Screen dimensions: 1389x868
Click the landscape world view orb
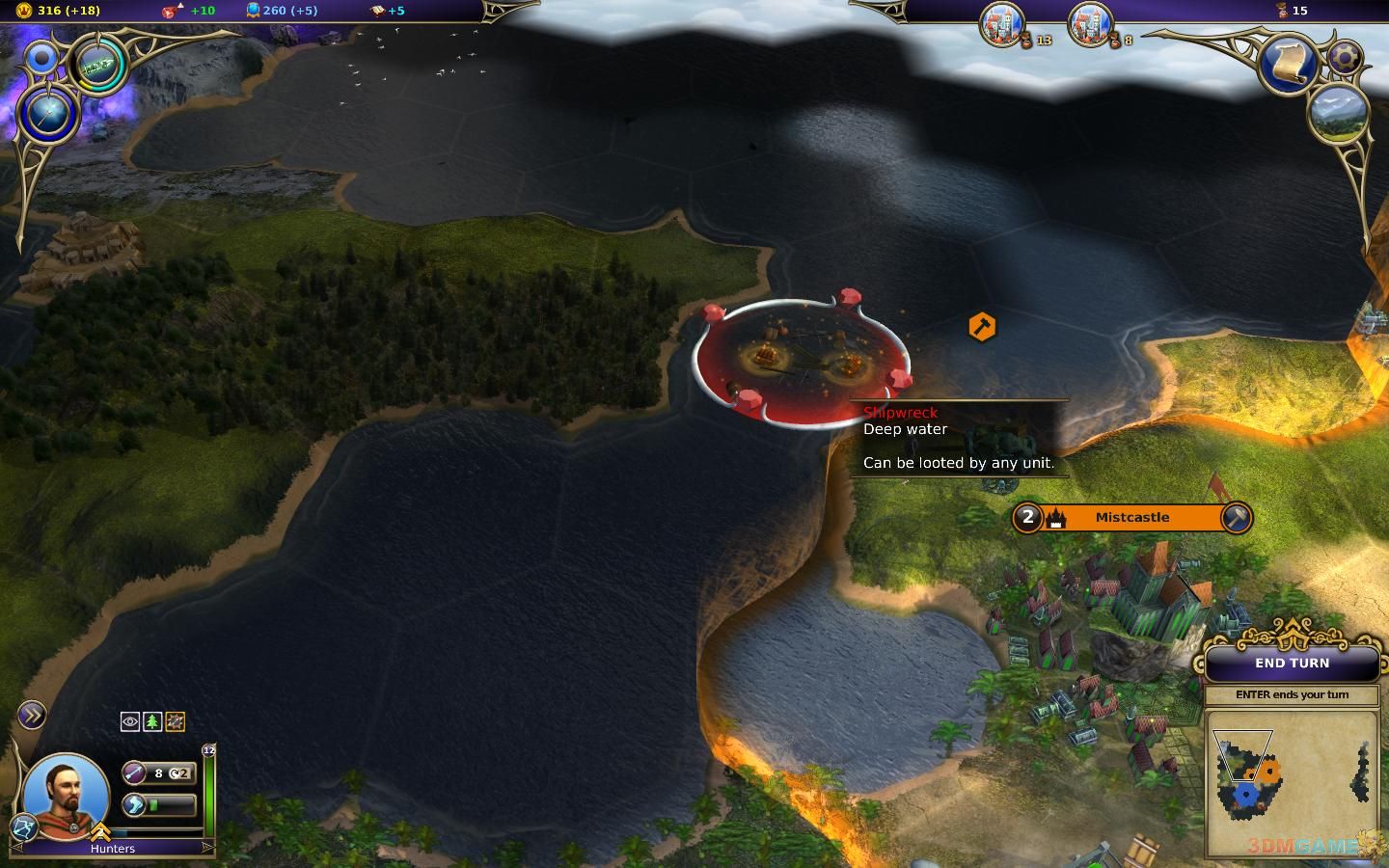pos(1339,113)
